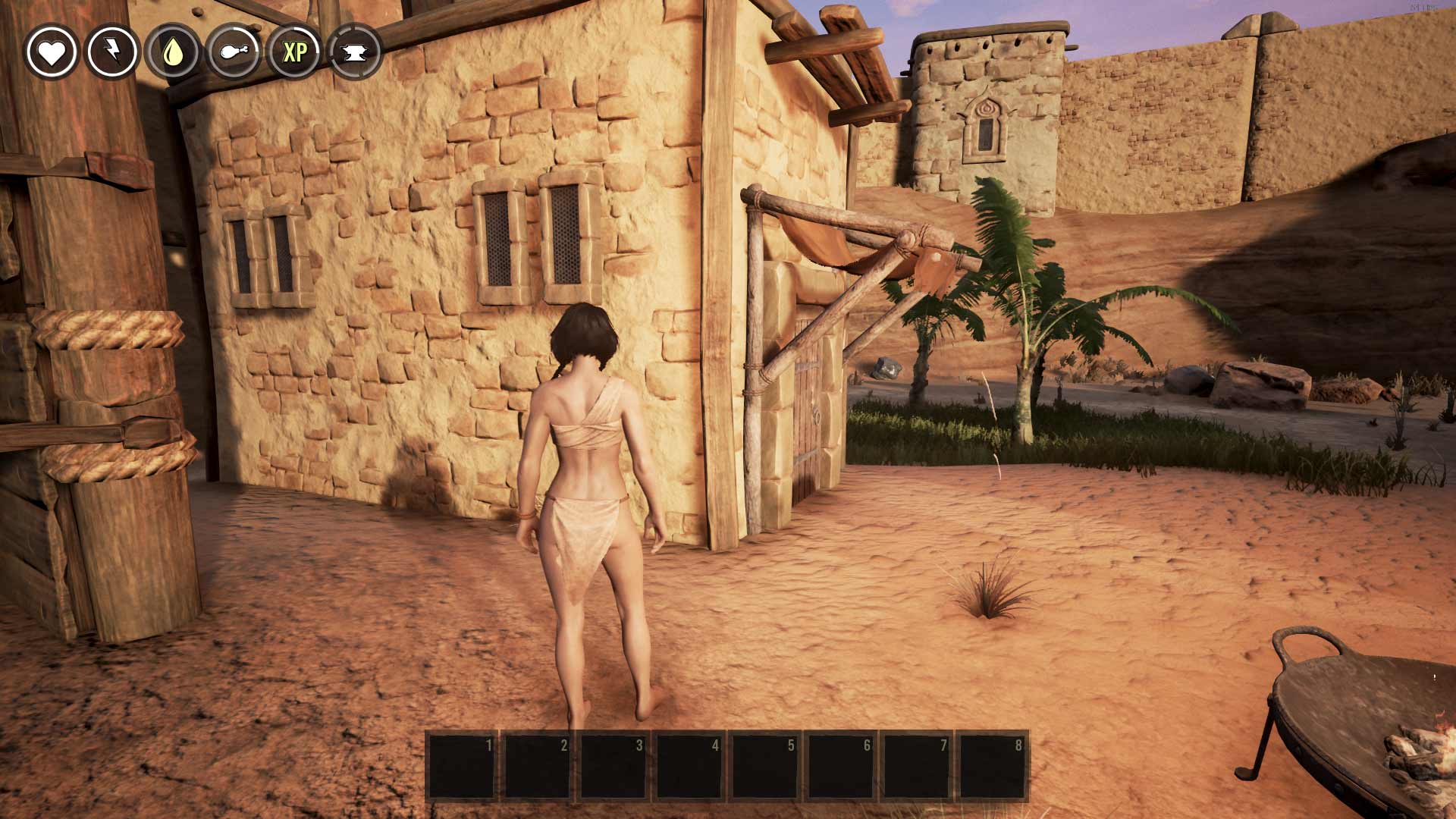The width and height of the screenshot is (1456, 819).
Task: Open the XP experience icon
Action: pyautogui.click(x=294, y=52)
